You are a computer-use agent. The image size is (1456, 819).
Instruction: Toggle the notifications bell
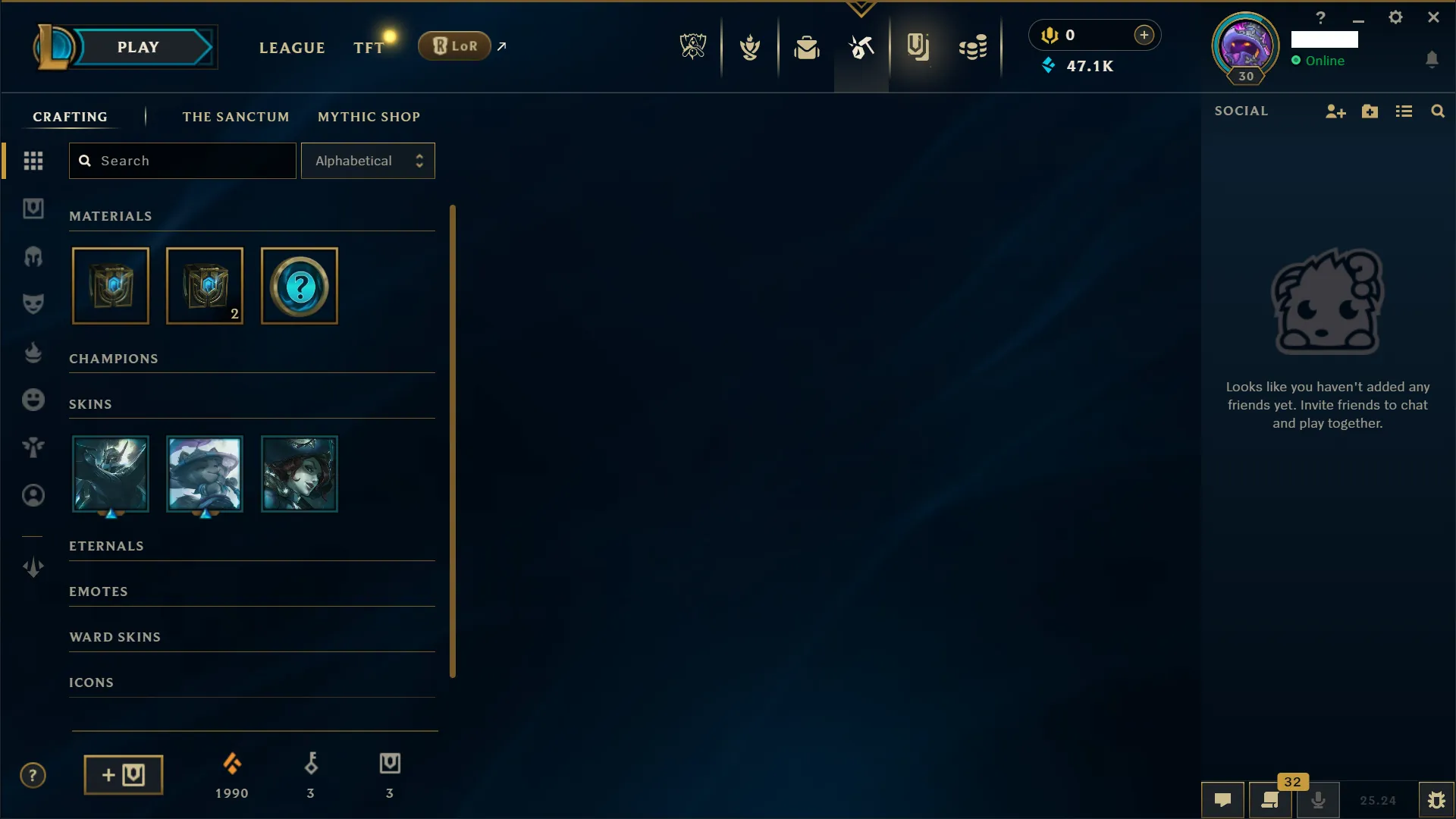tap(1433, 59)
